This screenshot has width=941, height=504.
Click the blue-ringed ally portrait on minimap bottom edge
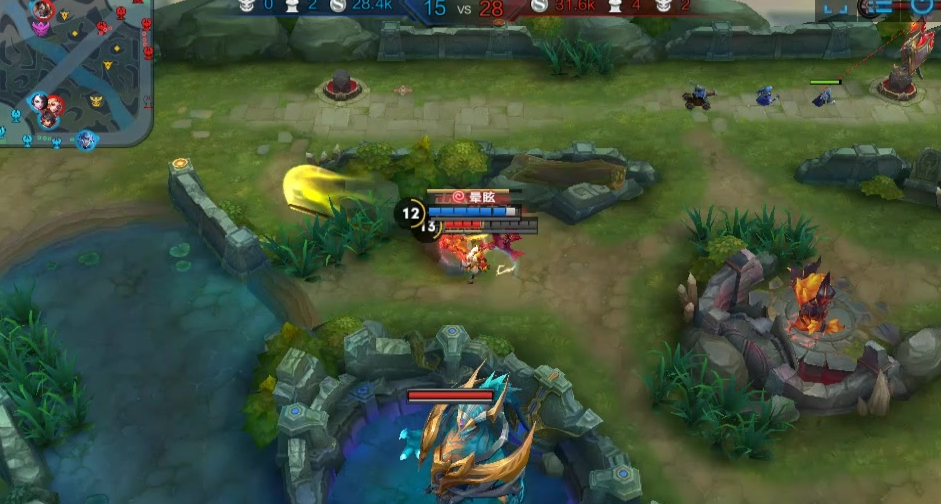(x=87, y=139)
